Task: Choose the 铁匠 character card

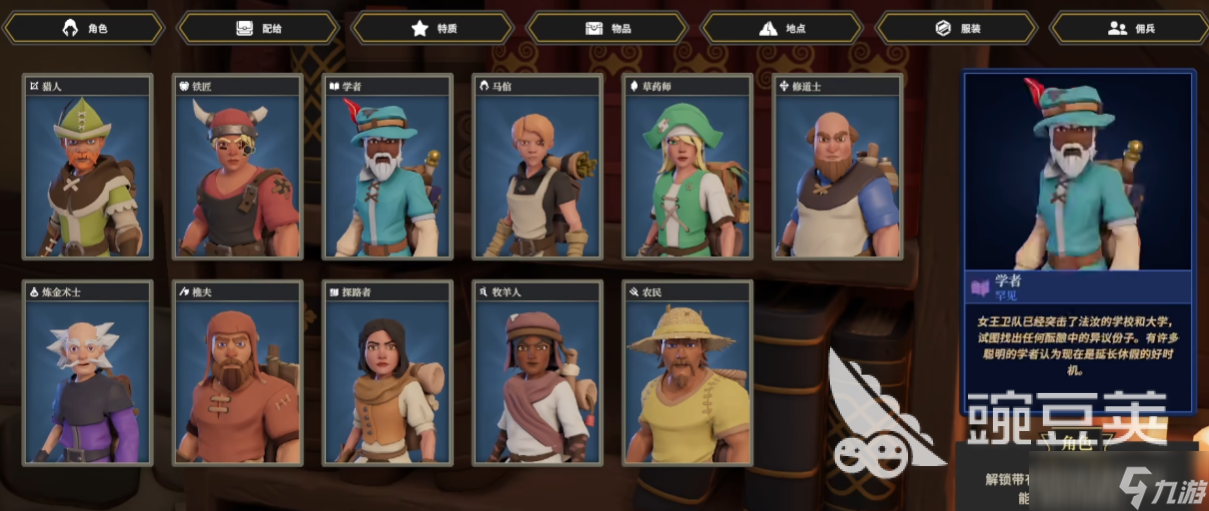Action: [x=238, y=167]
